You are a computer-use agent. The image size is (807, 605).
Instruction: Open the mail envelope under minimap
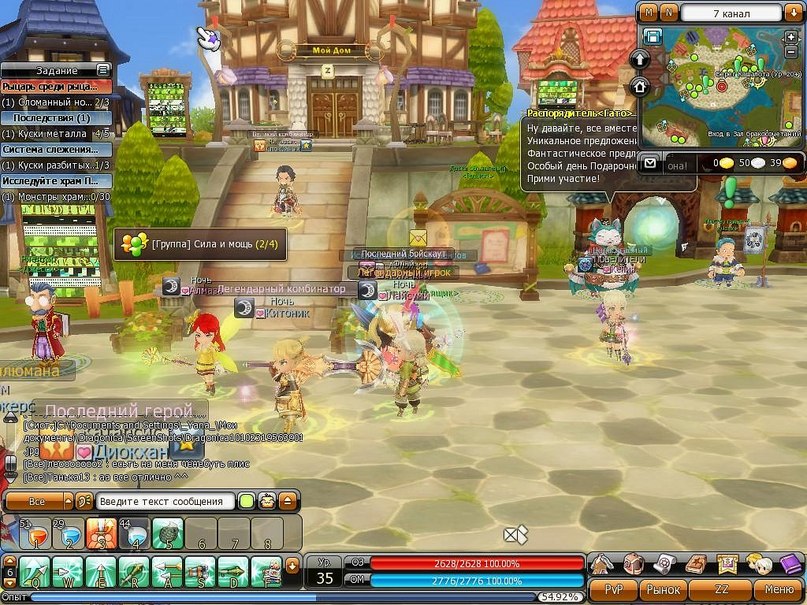[x=650, y=163]
